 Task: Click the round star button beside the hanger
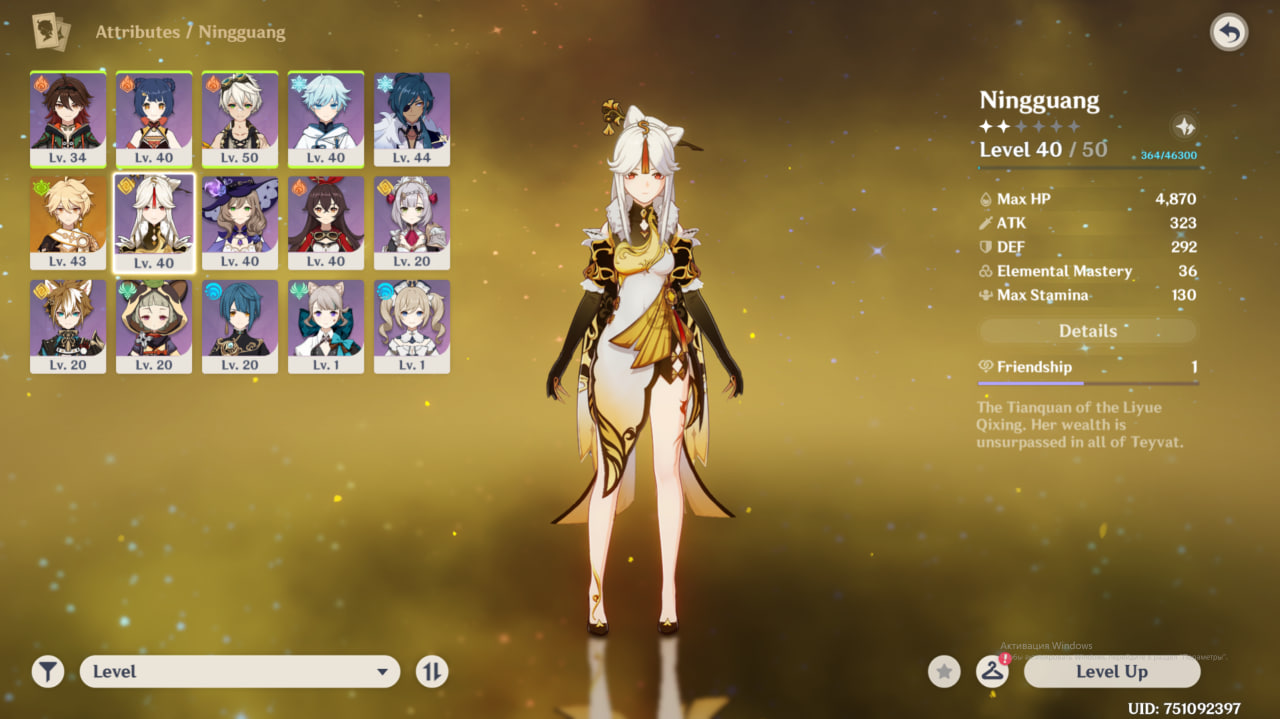click(944, 672)
